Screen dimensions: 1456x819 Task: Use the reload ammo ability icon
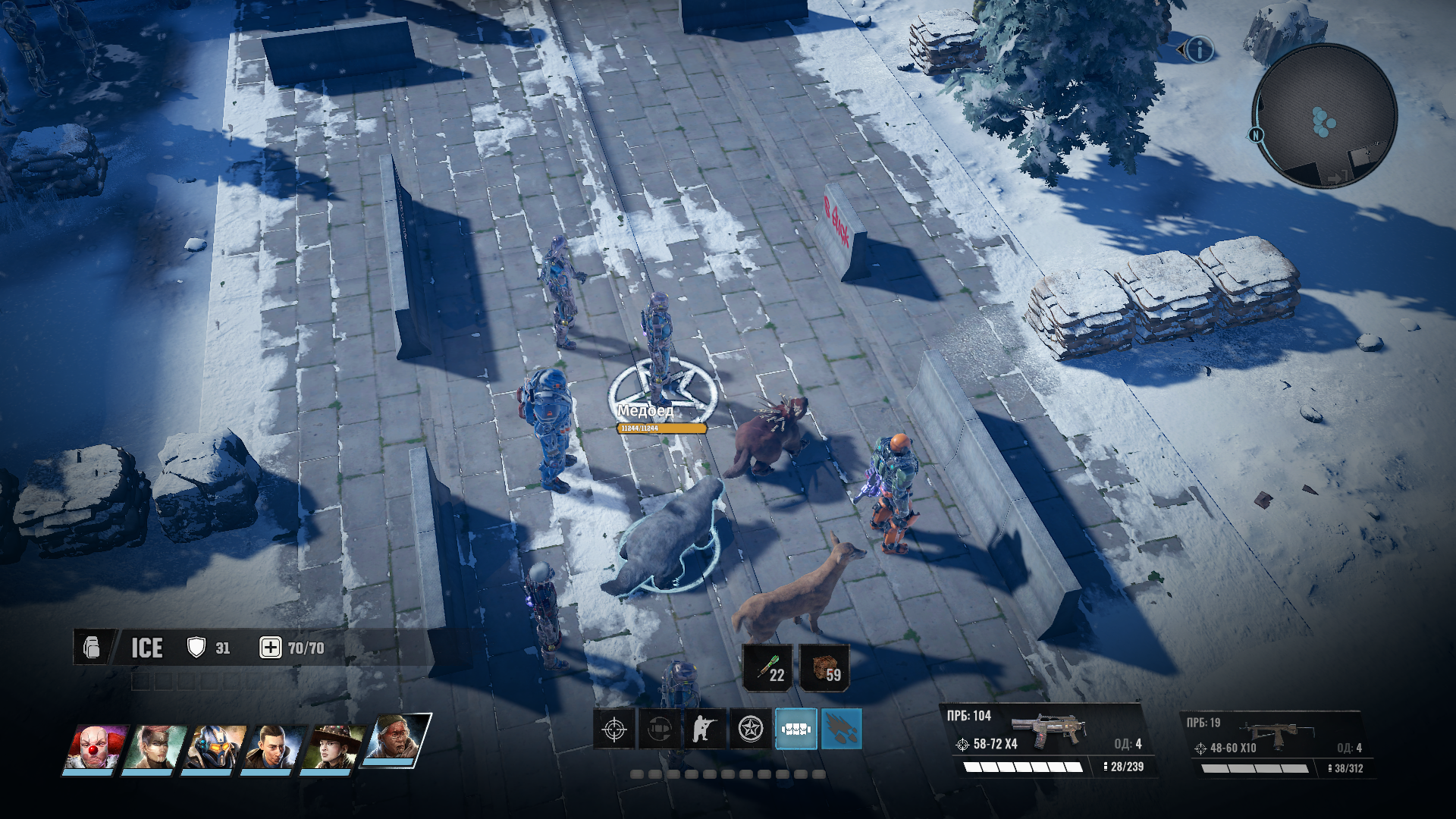pos(659,730)
